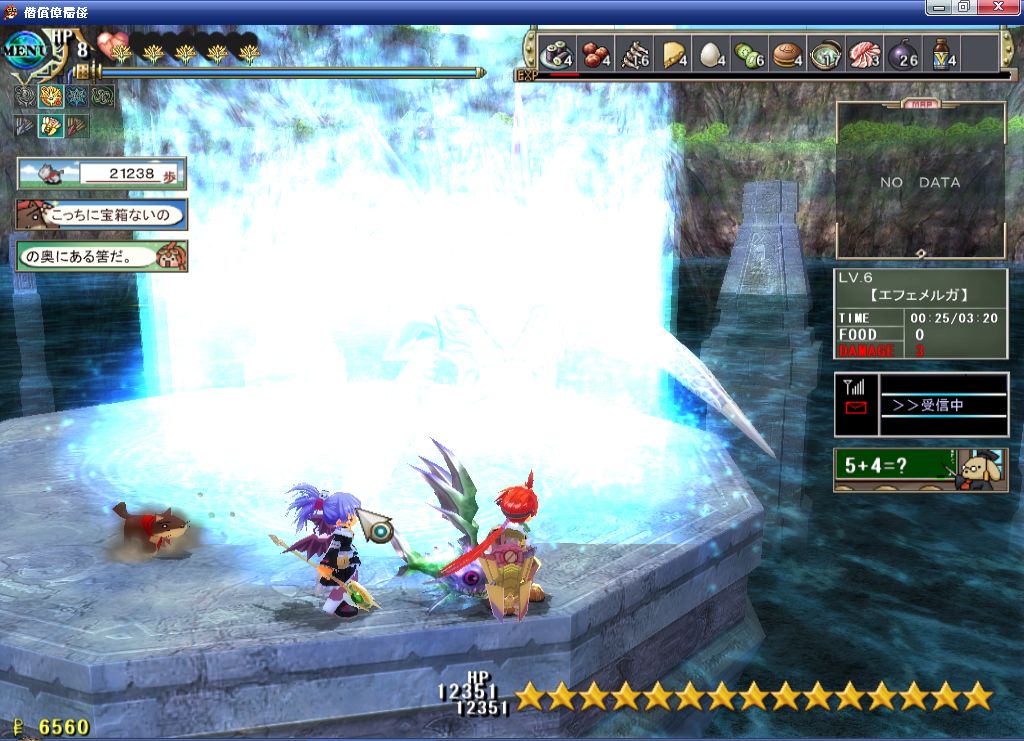Select the dried fish item slot
Image resolution: width=1024 pixels, height=741 pixels.
click(x=634, y=54)
